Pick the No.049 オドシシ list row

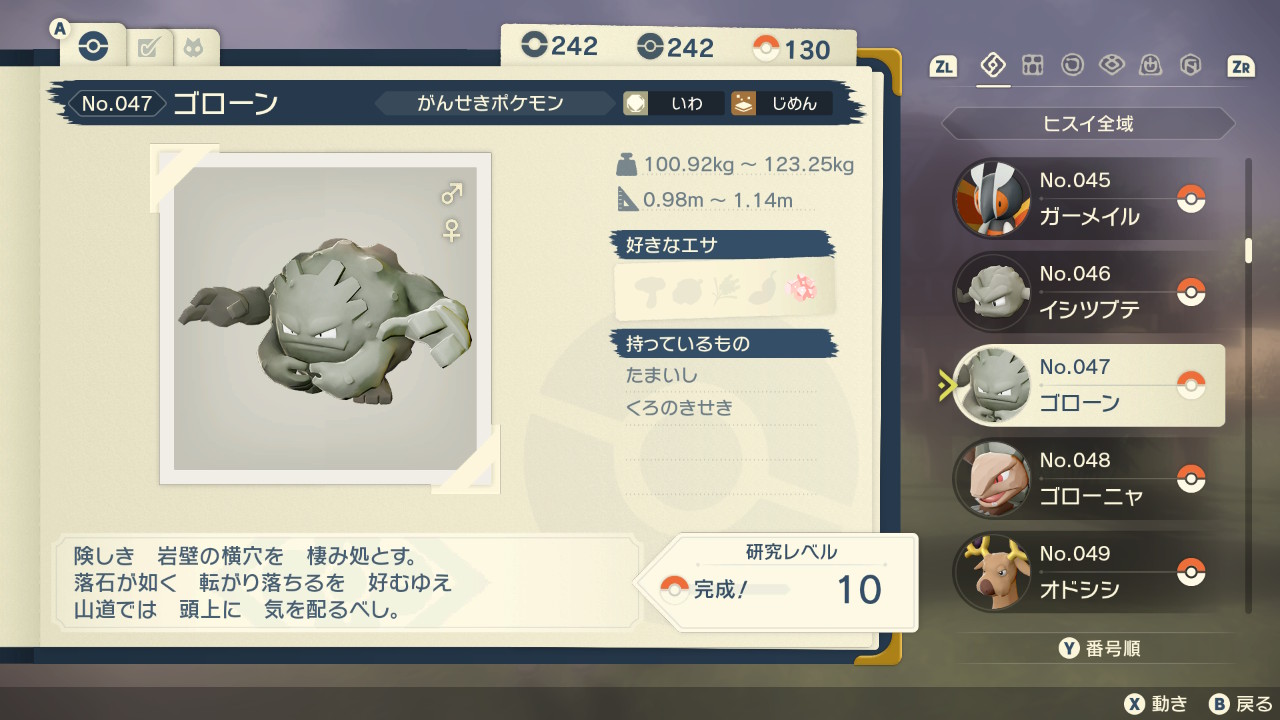coord(1088,572)
